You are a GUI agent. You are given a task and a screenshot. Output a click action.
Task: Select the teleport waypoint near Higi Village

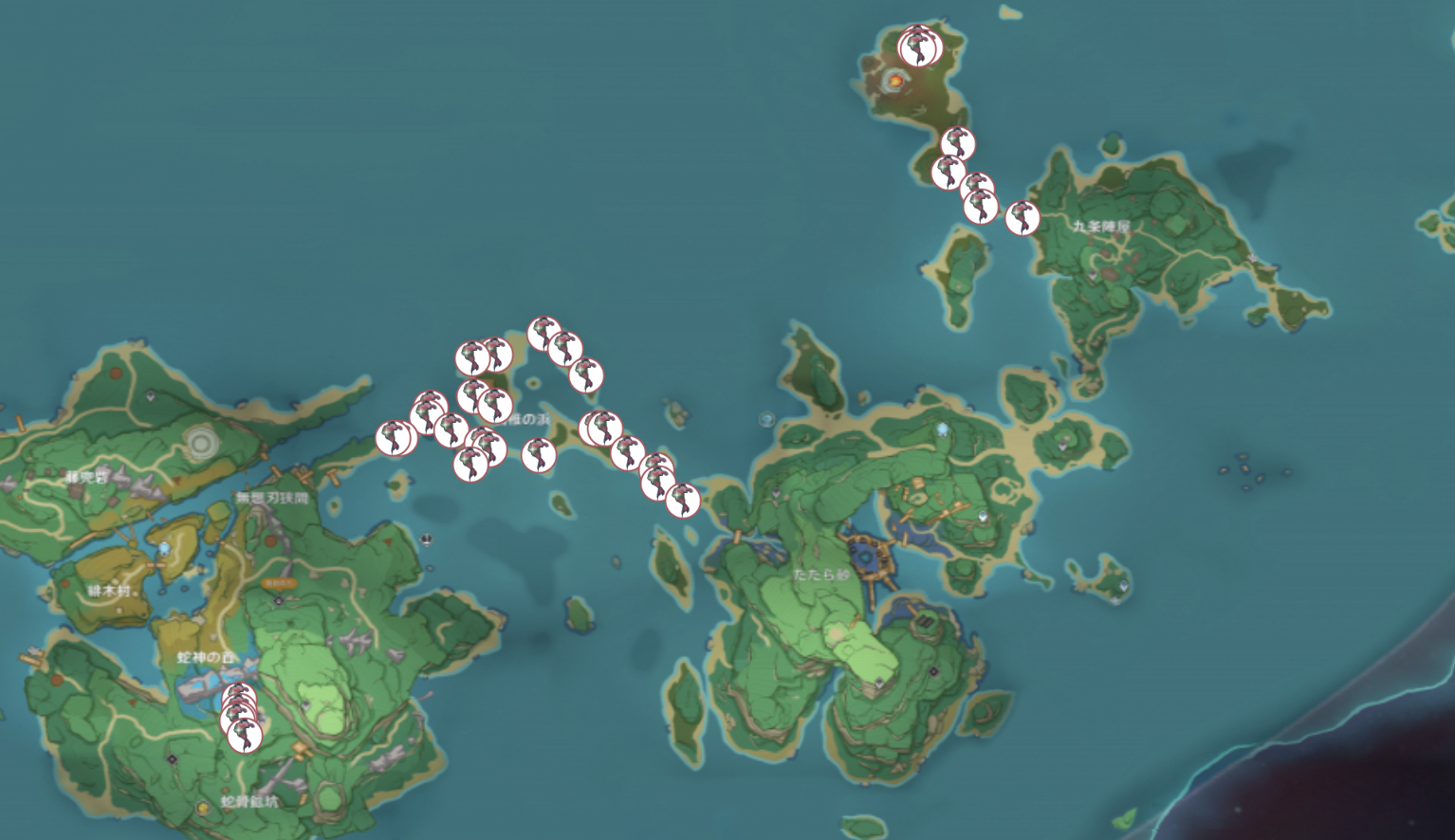[164, 550]
